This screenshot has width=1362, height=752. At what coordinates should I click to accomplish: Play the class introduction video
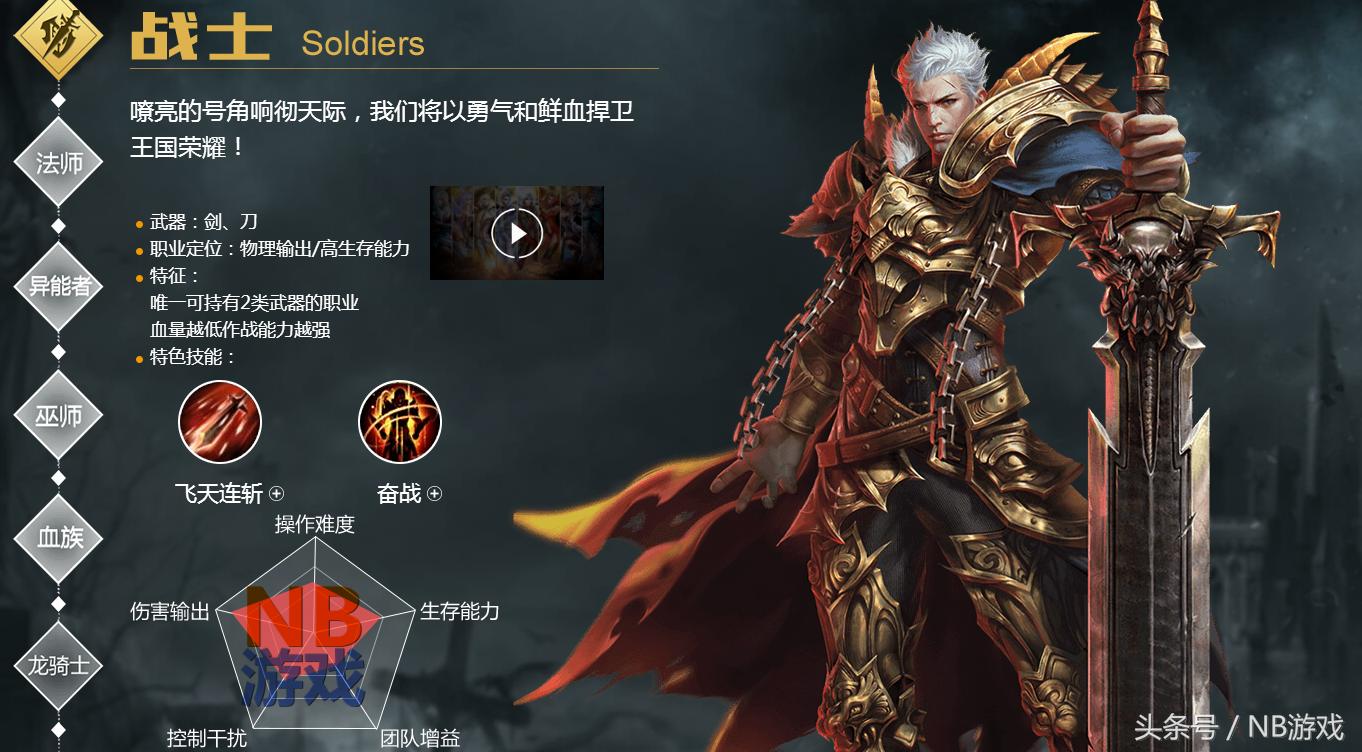[516, 232]
